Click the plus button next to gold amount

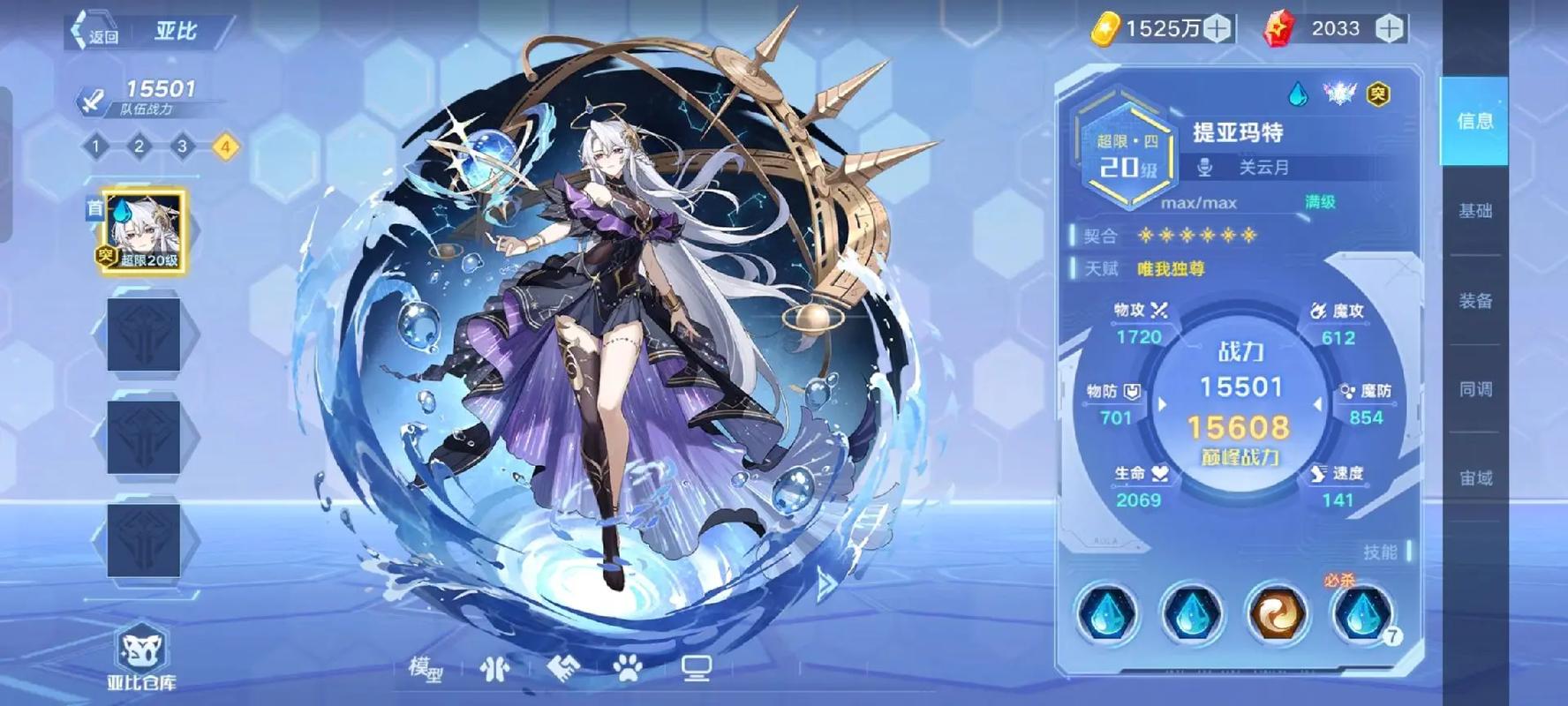click(x=1217, y=28)
